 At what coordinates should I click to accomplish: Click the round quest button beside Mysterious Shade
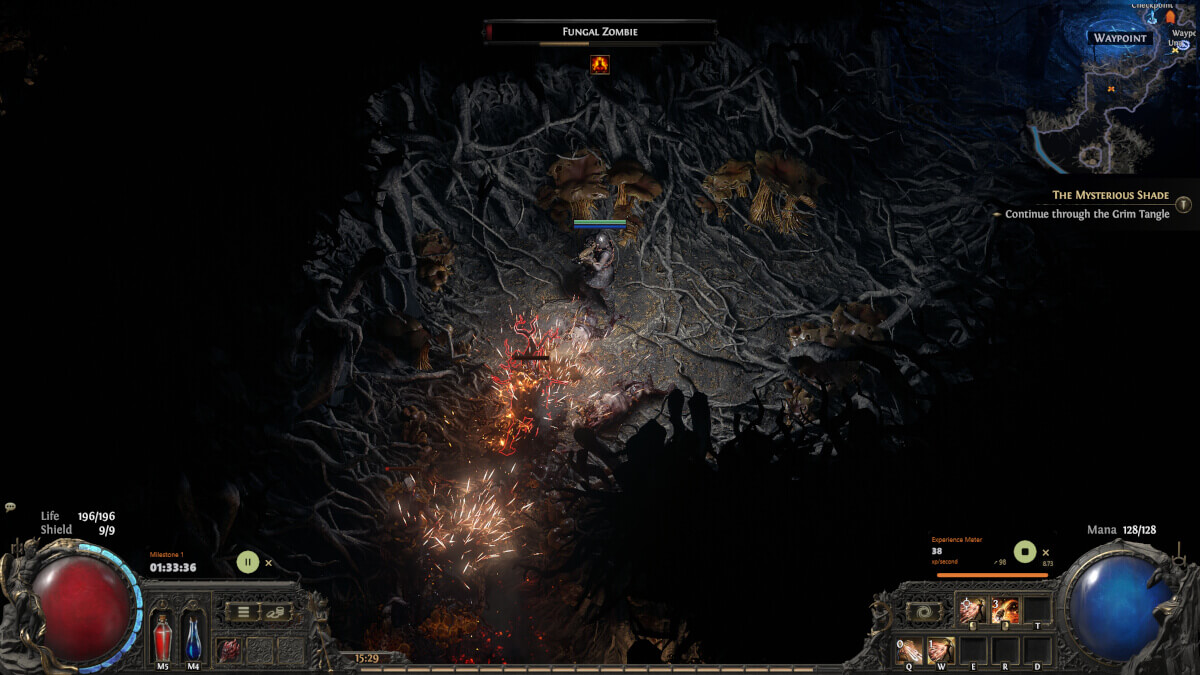pos(1183,204)
